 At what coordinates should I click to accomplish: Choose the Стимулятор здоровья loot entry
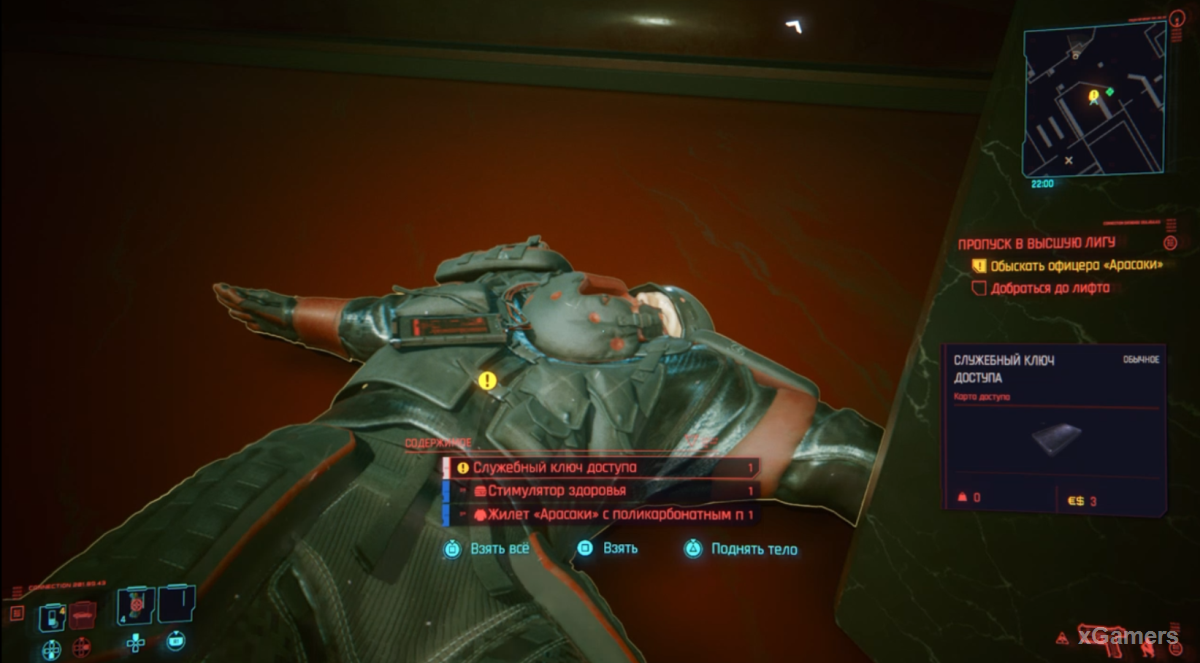[x=600, y=491]
